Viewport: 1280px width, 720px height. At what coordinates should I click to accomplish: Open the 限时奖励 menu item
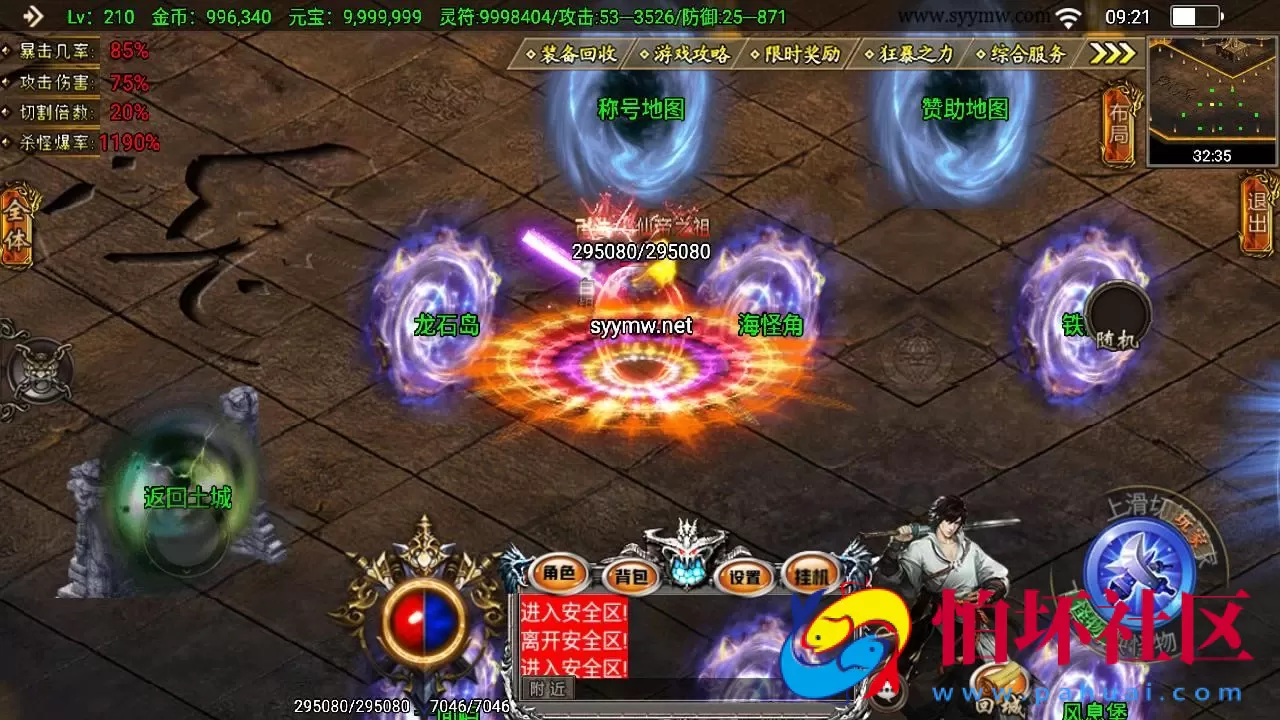tap(800, 55)
